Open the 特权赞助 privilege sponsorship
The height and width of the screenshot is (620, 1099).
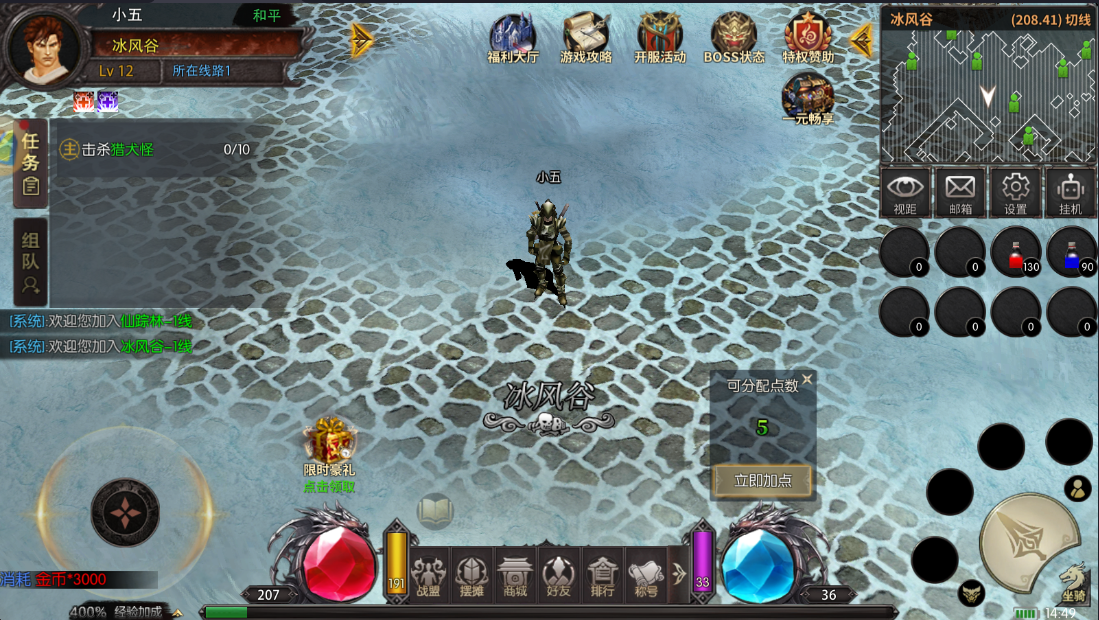tap(808, 38)
